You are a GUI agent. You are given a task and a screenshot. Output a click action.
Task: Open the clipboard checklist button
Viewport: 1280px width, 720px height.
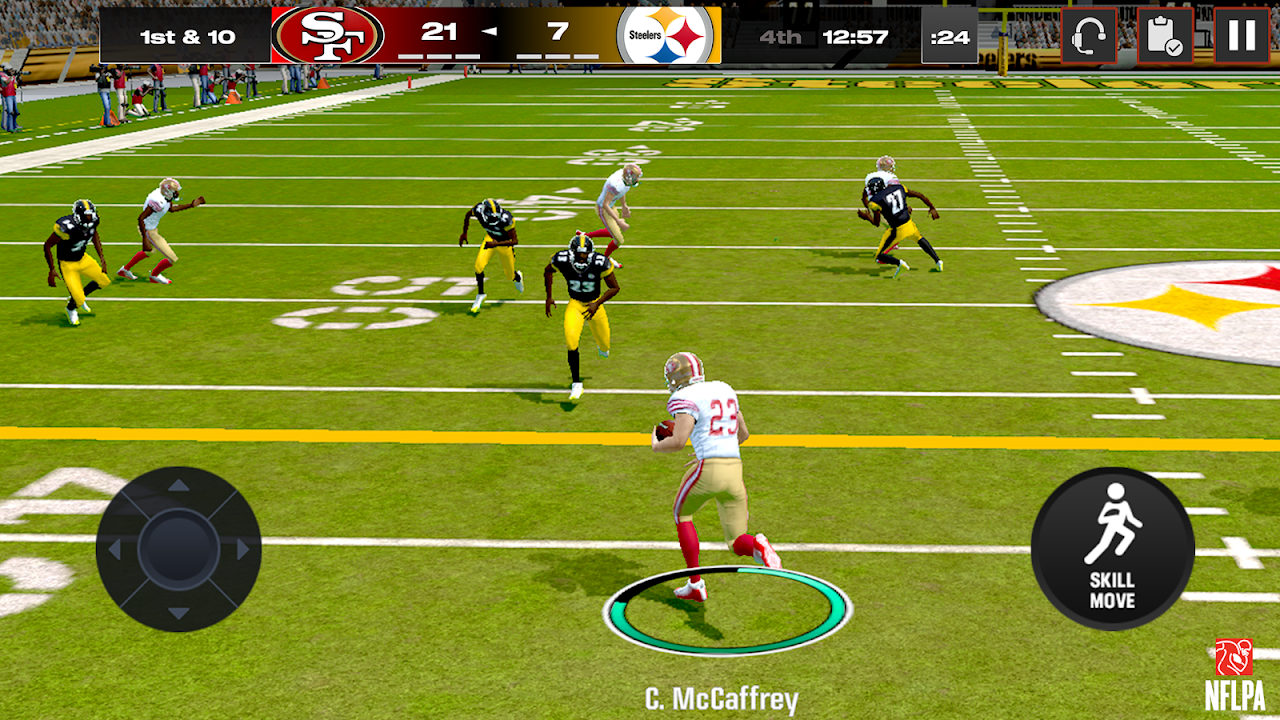pos(1165,35)
